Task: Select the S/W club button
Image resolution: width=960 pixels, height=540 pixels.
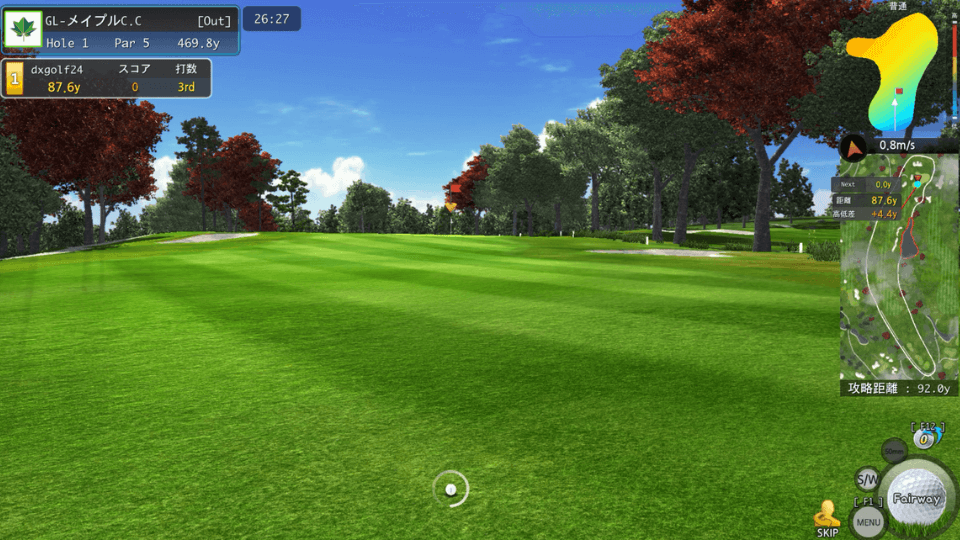Action: [867, 479]
